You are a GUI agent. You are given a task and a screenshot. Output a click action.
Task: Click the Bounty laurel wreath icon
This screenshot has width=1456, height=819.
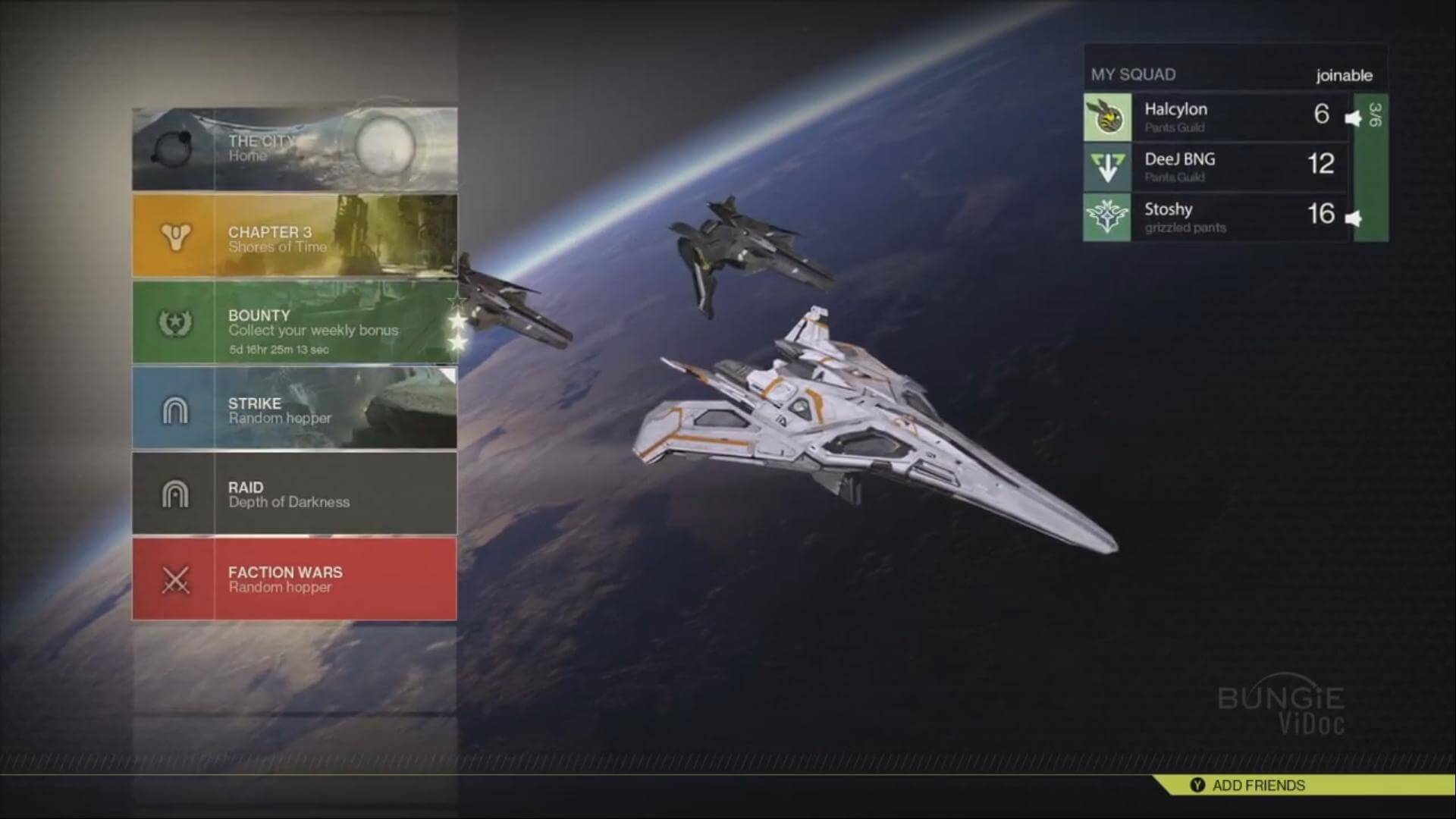pyautogui.click(x=174, y=322)
